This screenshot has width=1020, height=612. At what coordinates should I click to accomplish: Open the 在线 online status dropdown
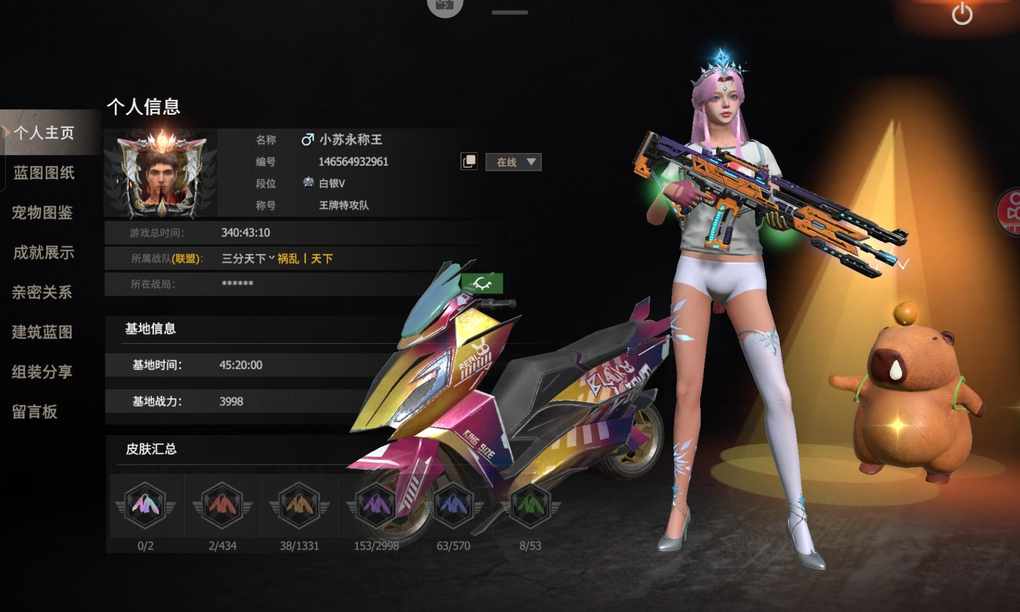(513, 162)
